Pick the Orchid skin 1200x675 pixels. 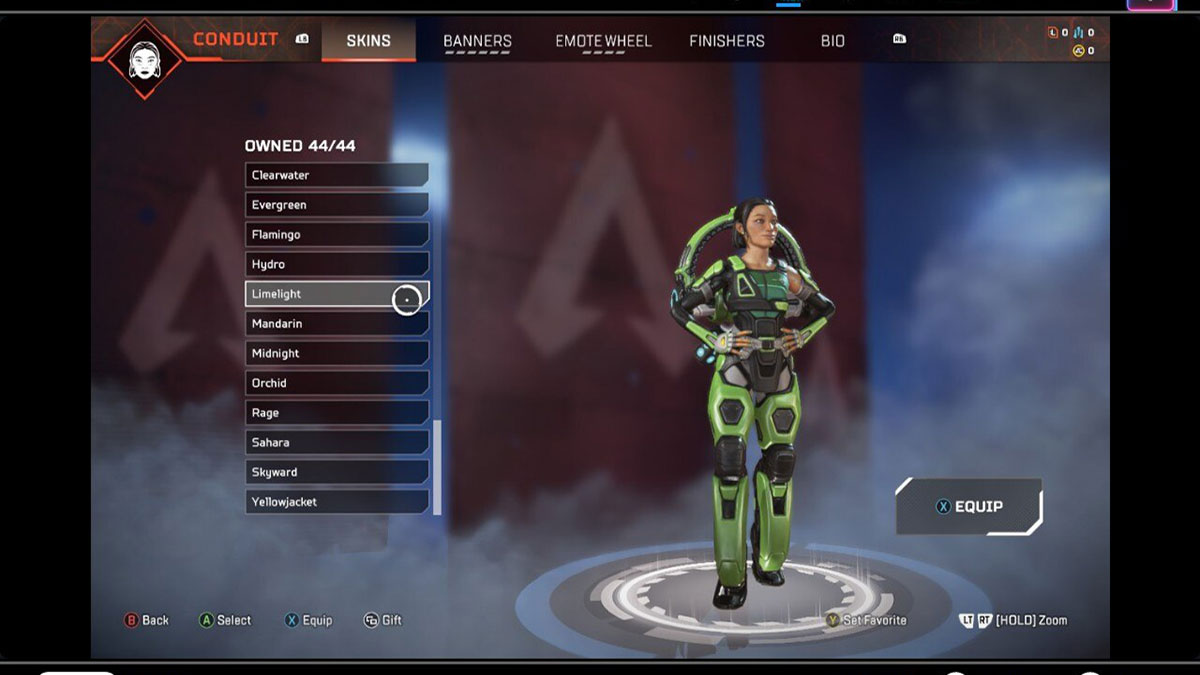[336, 383]
